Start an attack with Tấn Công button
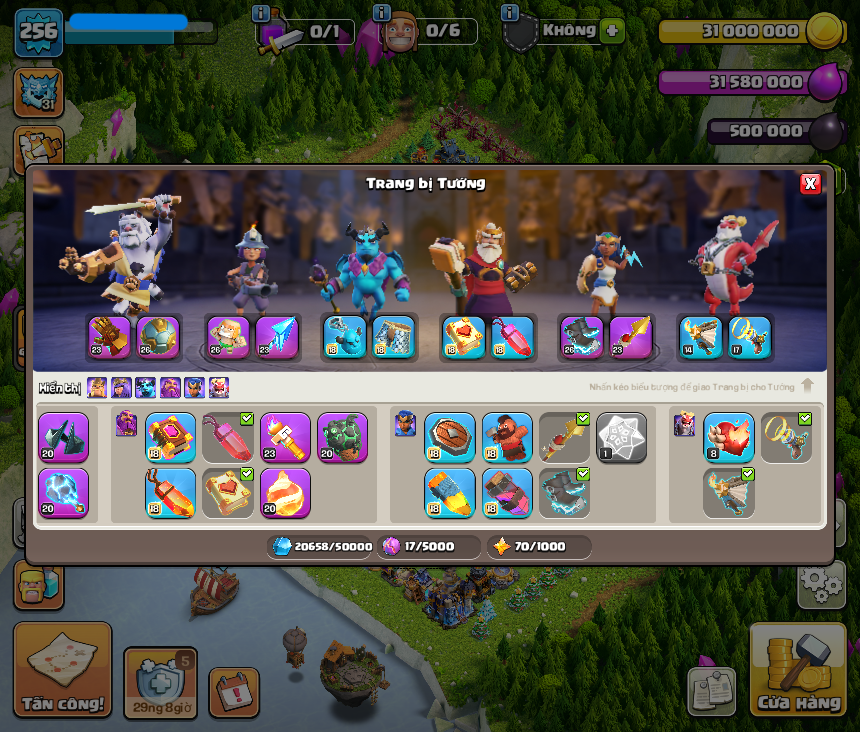The image size is (860, 732). (62, 668)
